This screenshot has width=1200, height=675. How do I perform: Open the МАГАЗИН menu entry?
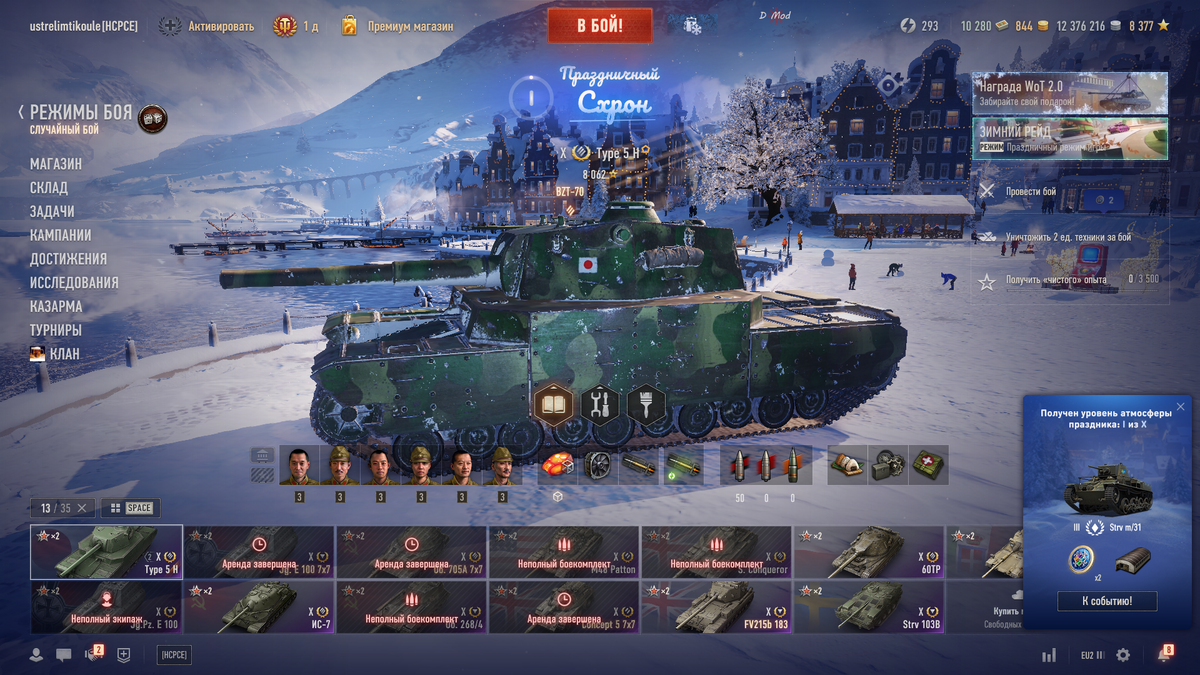click(x=56, y=164)
